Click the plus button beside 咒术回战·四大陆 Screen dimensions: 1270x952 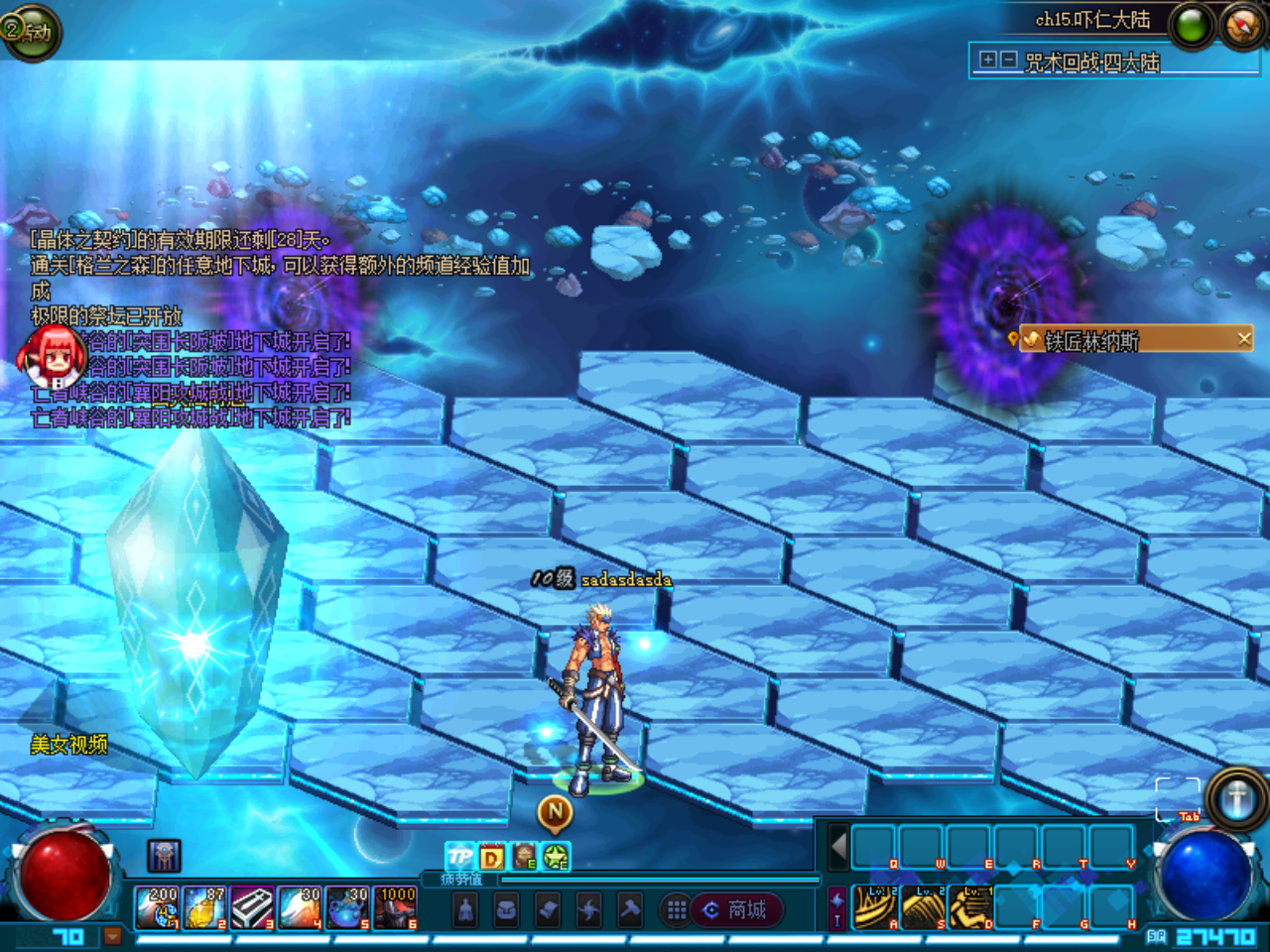[987, 59]
